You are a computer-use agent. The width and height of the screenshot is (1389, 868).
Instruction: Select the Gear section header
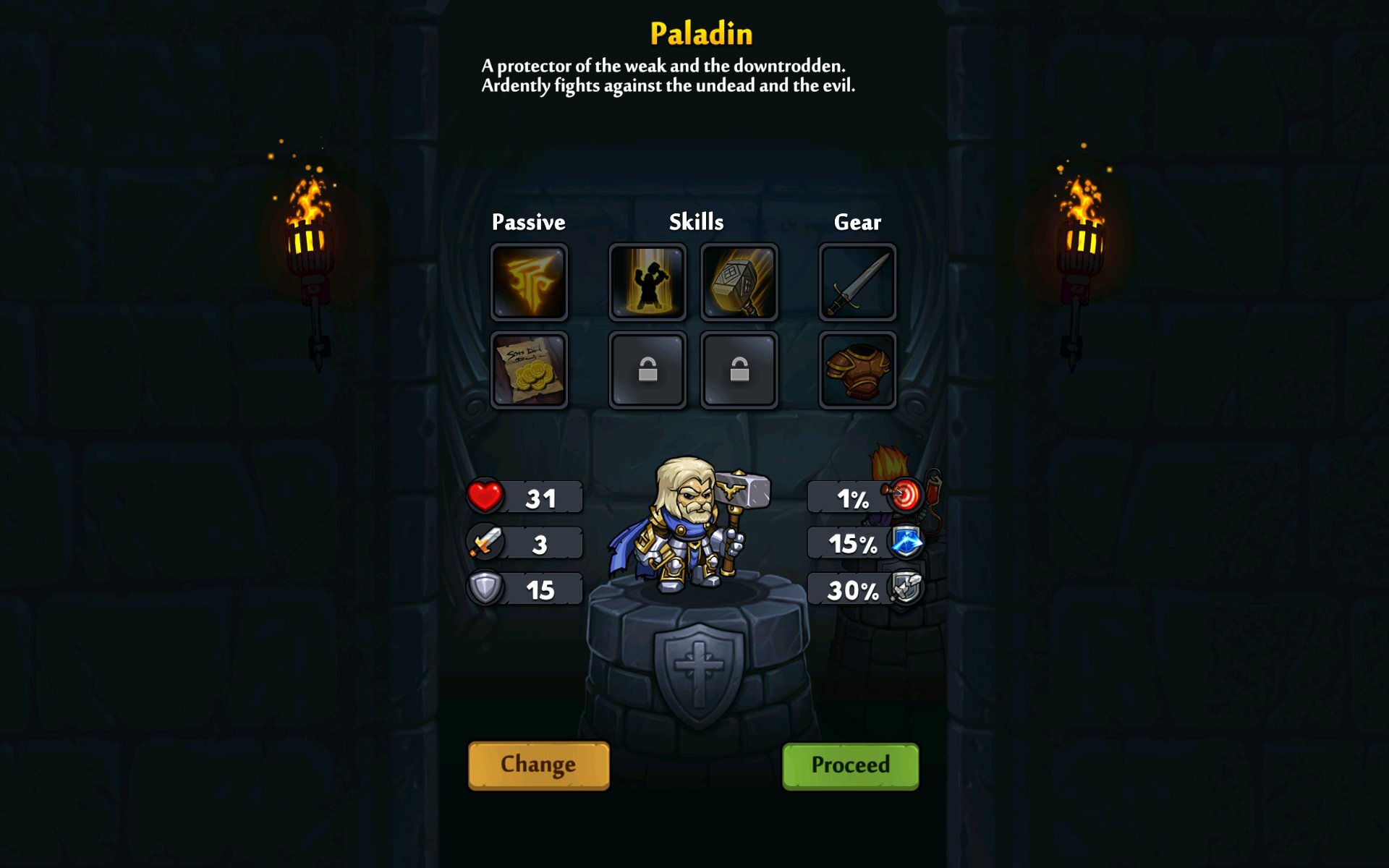tap(858, 222)
